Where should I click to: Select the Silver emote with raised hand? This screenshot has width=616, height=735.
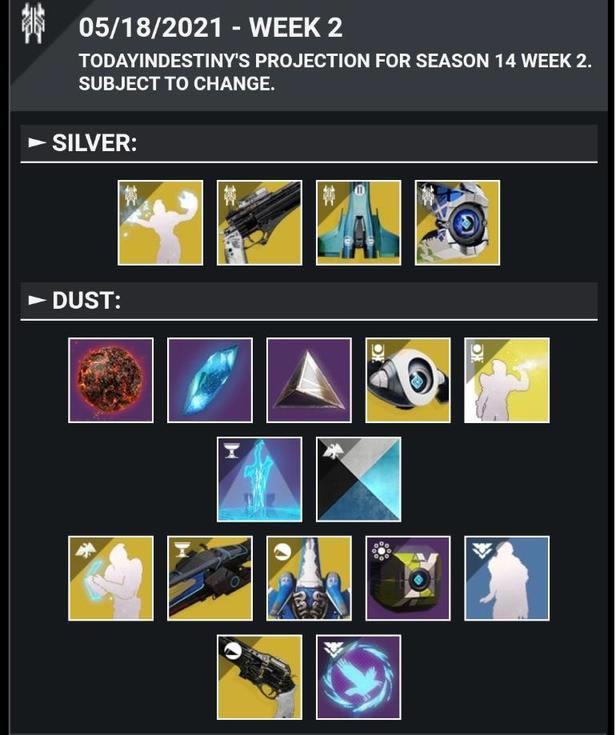tap(160, 222)
